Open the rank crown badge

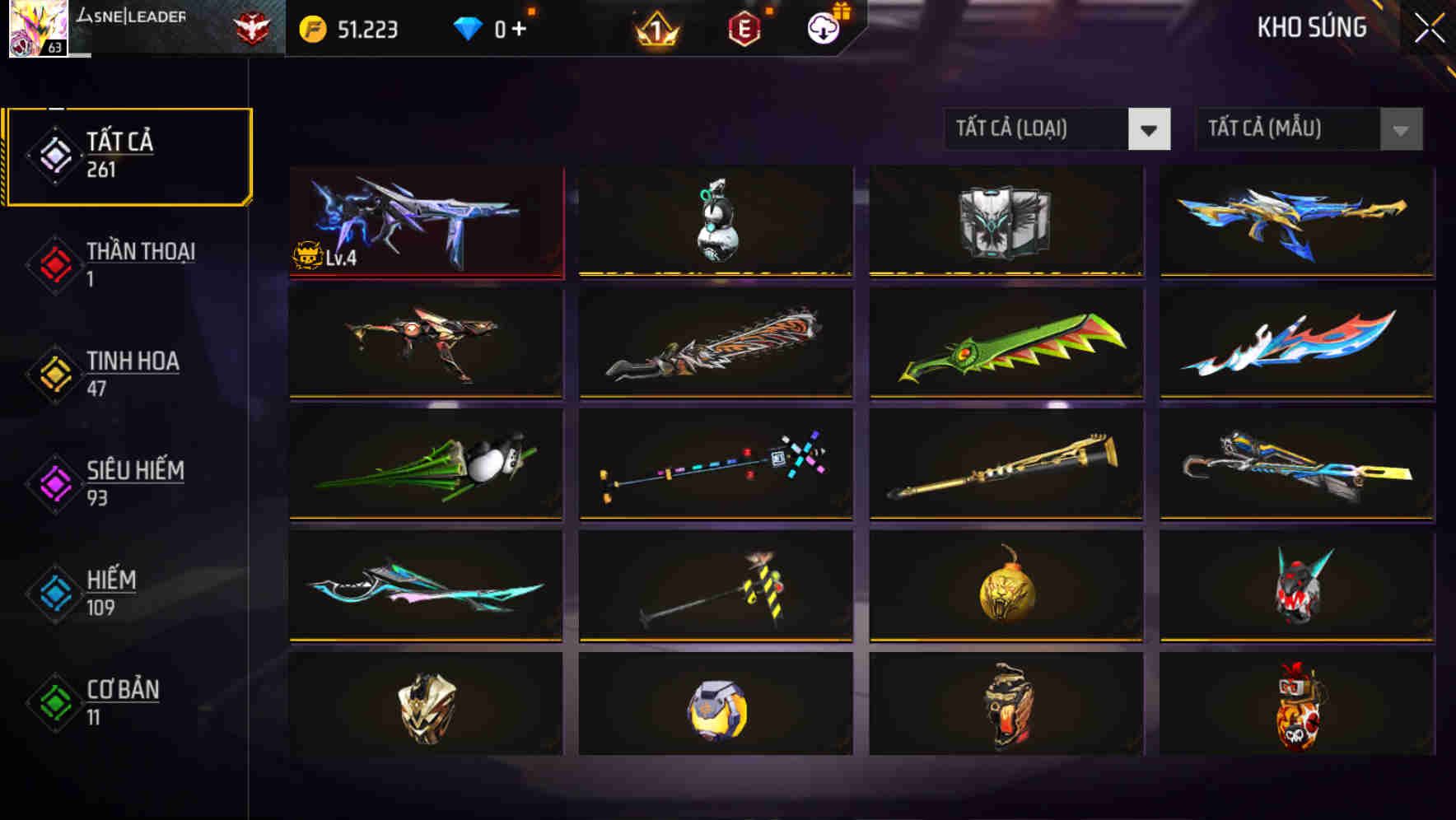tap(653, 29)
